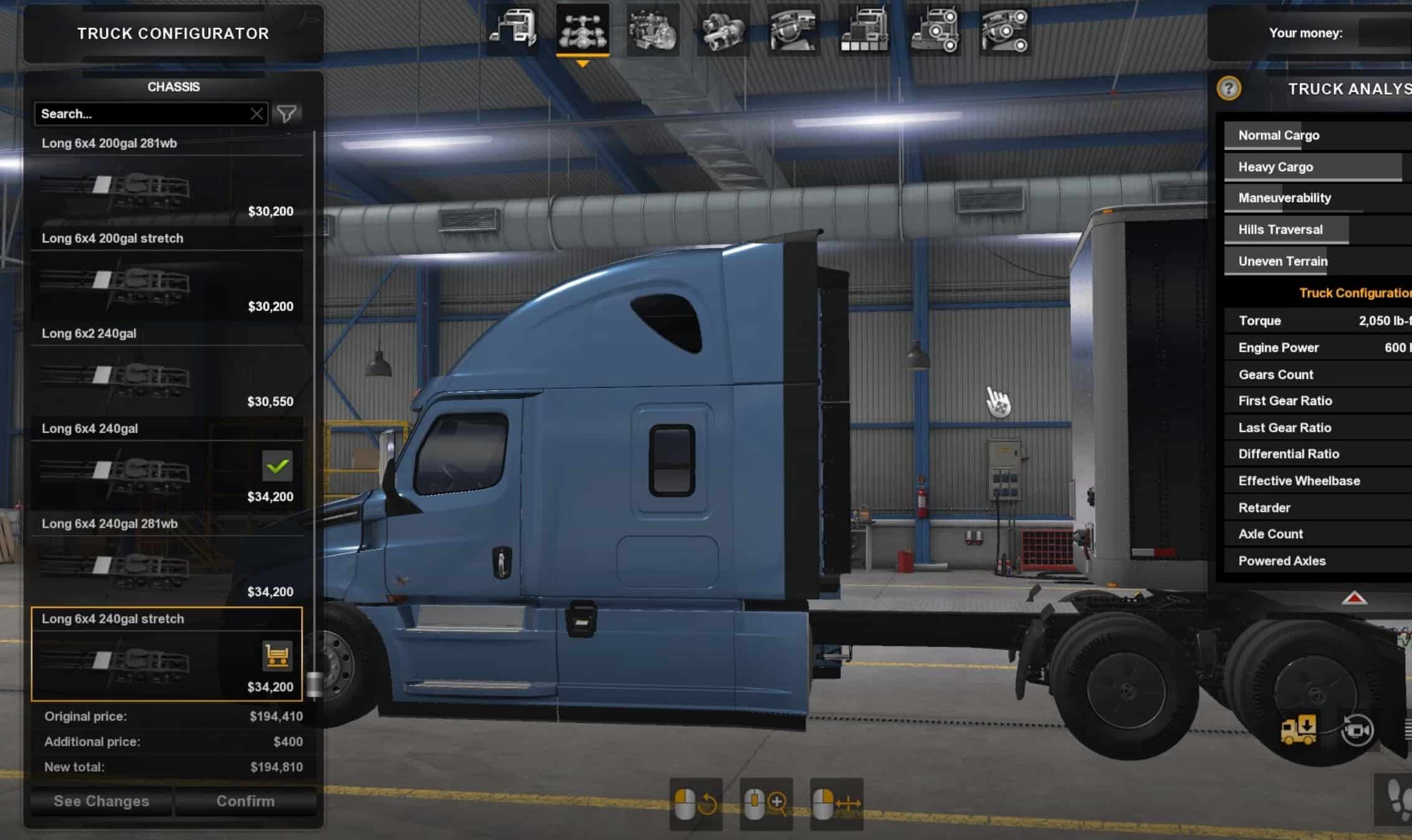
Task: Clear the search with the X button
Action: pos(257,114)
